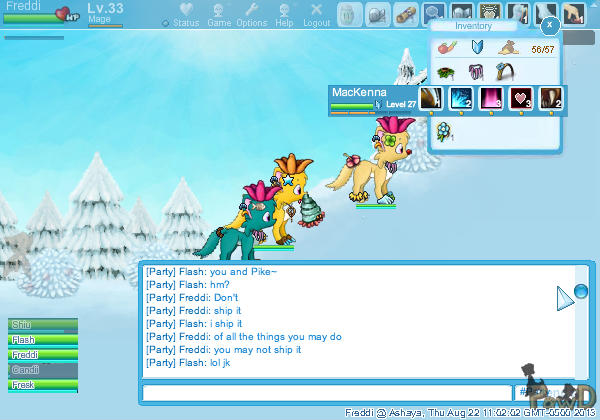Select party member Shiu
Image resolution: width=600 pixels, height=420 pixels.
pos(40,325)
